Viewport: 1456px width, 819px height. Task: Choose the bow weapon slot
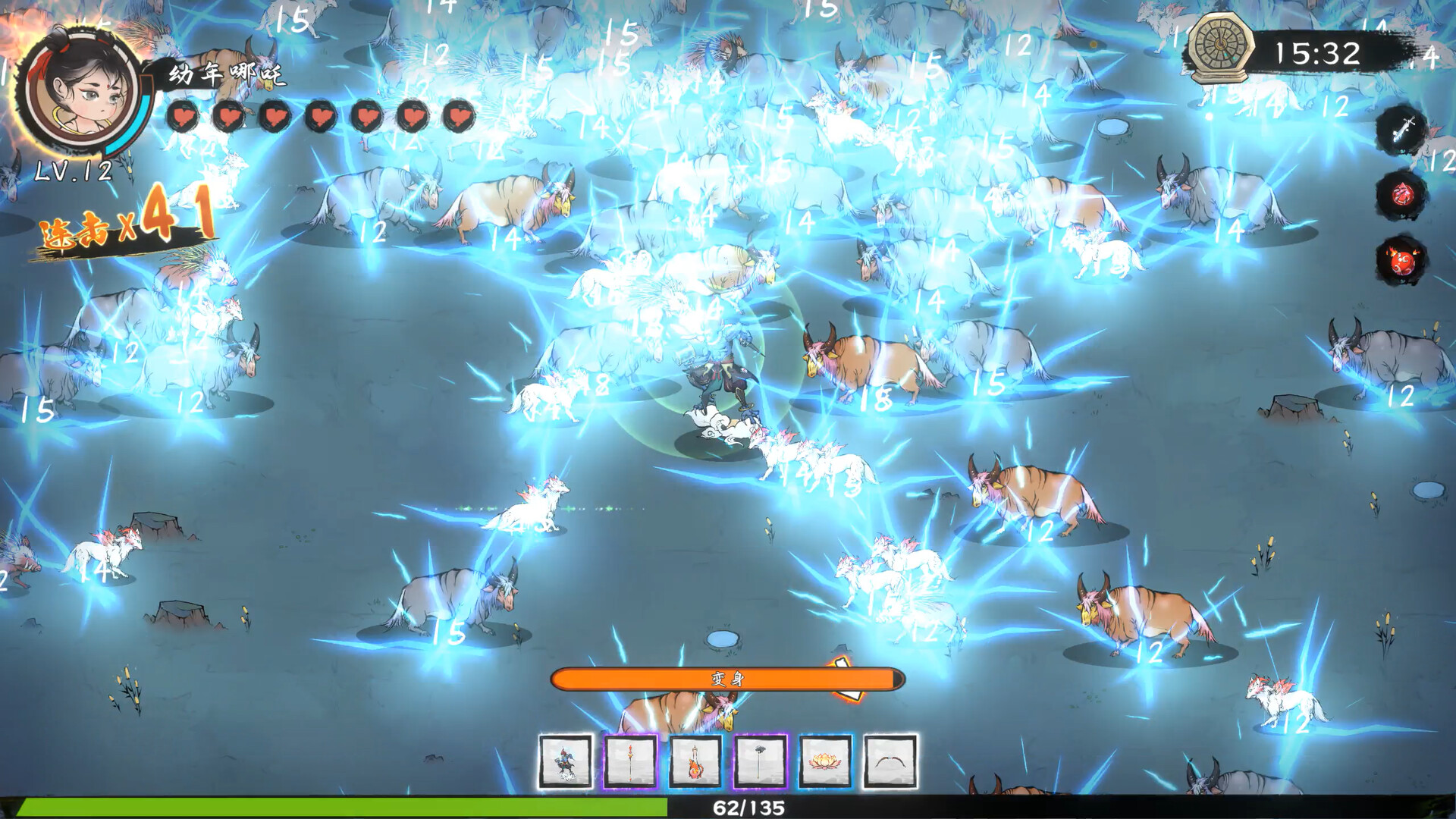[x=890, y=761]
